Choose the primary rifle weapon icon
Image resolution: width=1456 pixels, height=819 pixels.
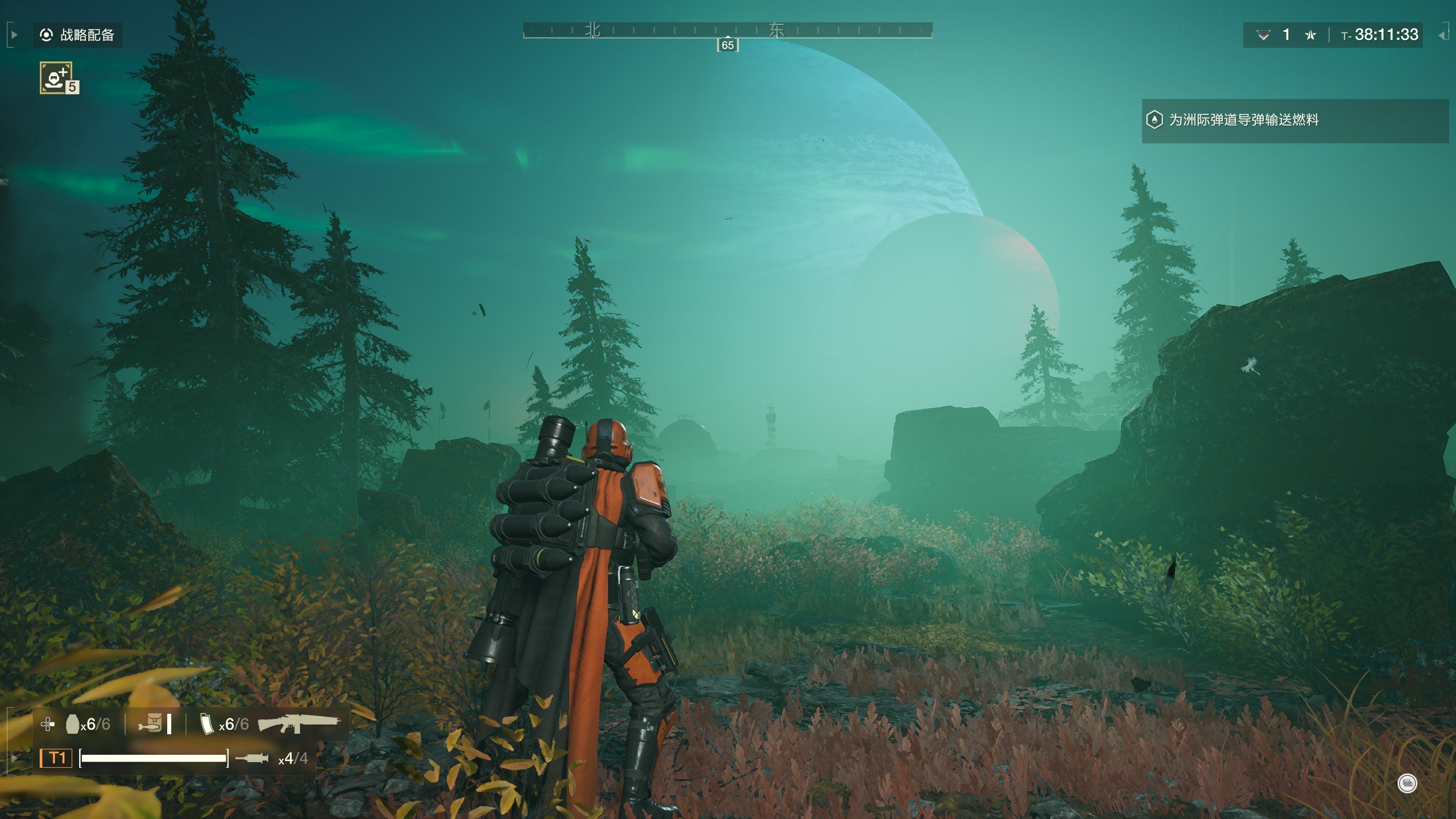point(299,723)
